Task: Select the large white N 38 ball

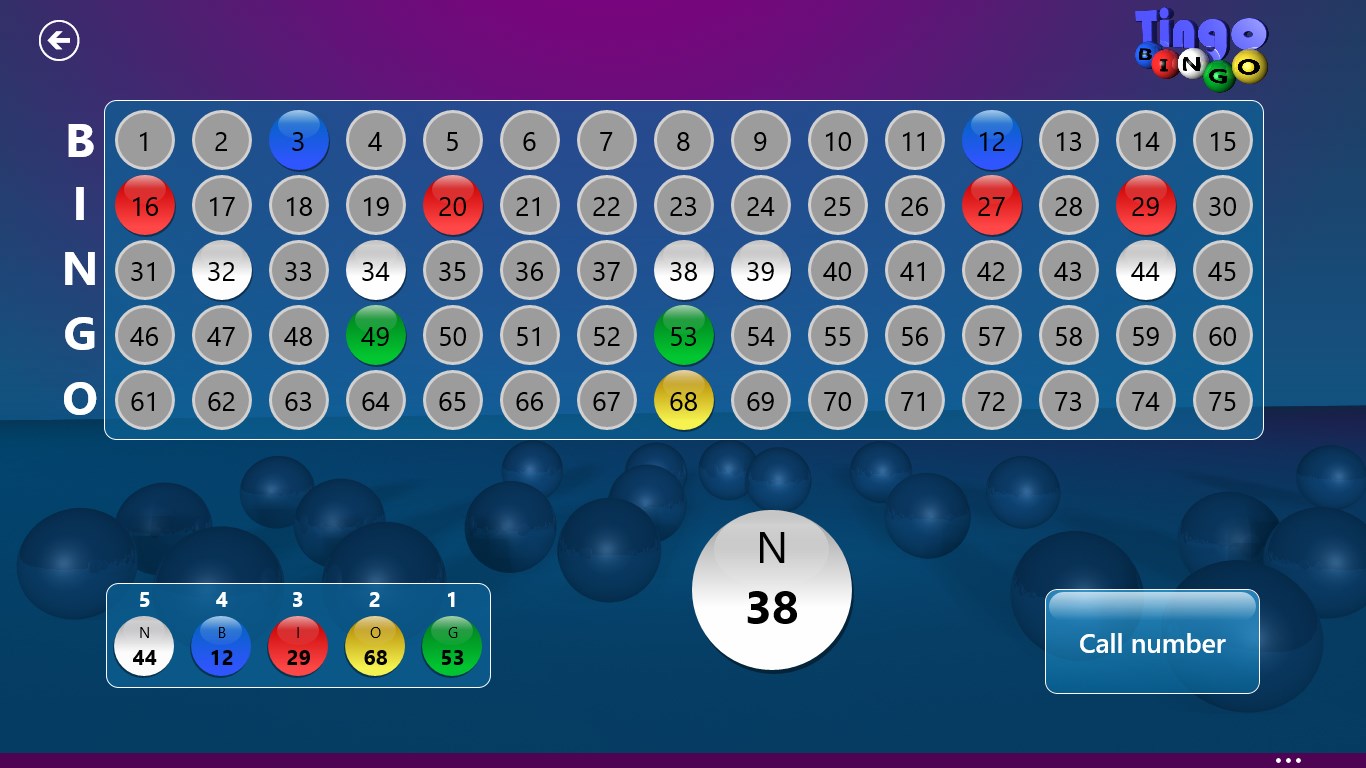Action: [x=771, y=590]
